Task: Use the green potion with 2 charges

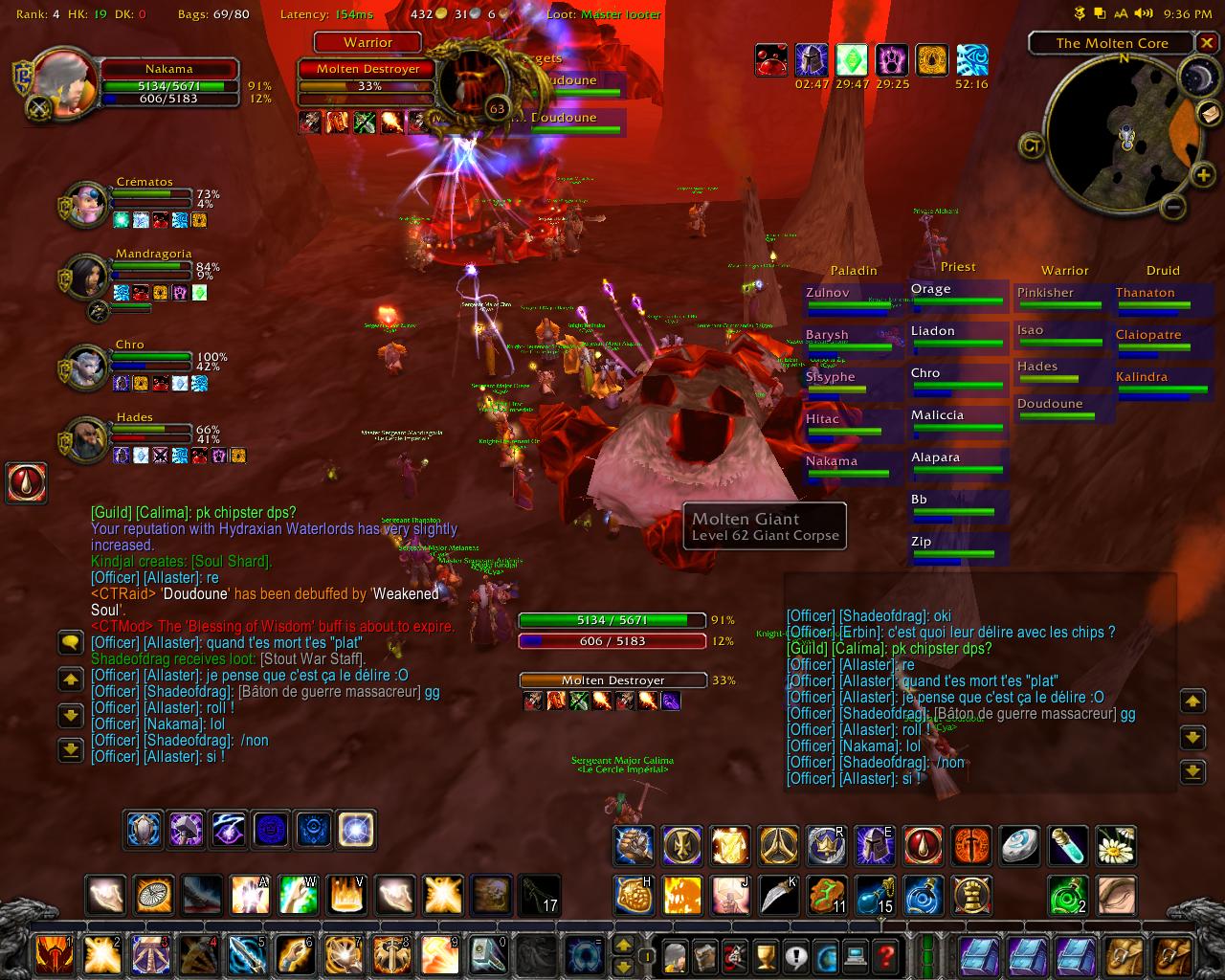Action: pyautogui.click(x=1067, y=895)
